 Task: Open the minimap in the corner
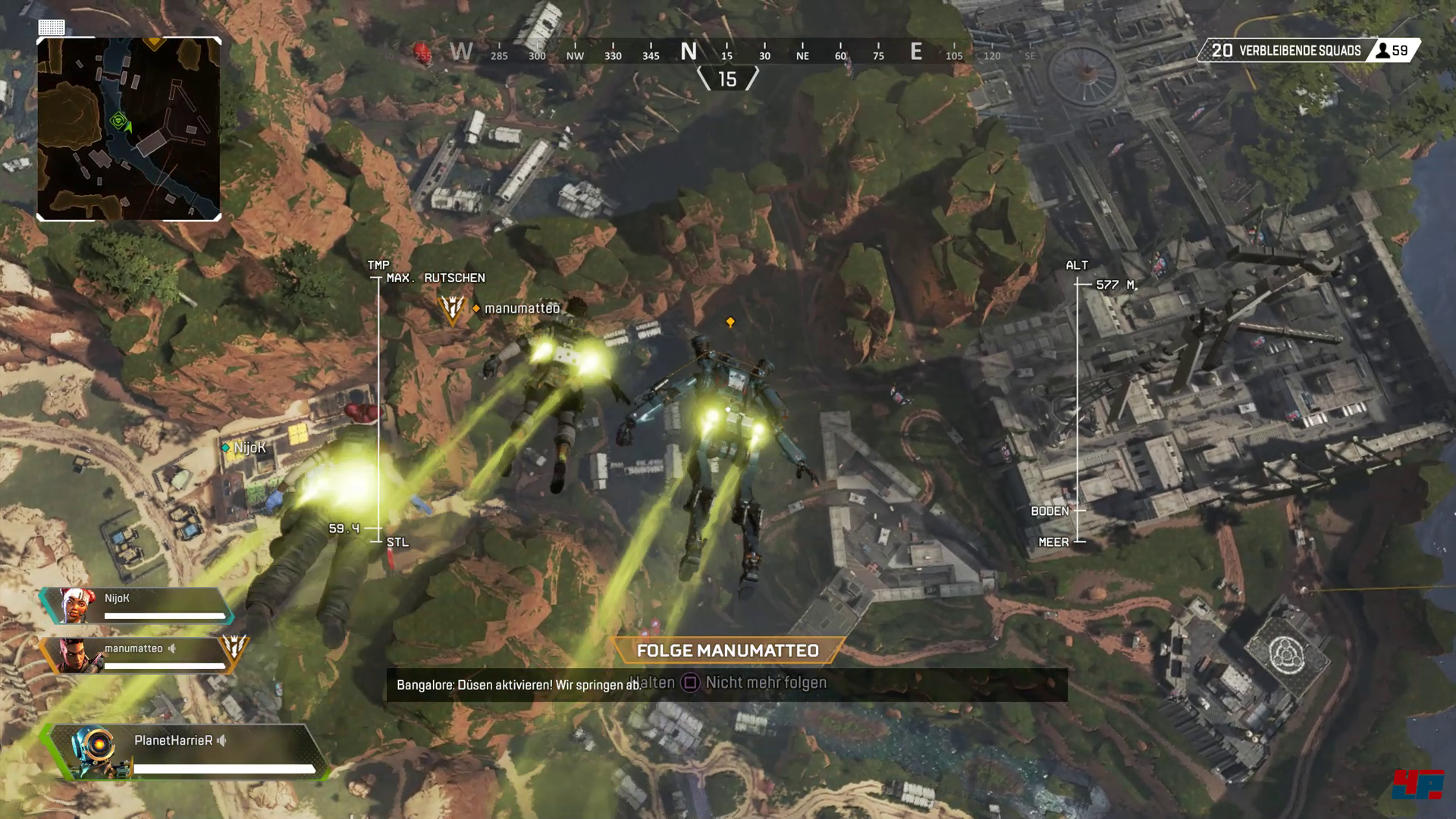coord(129,129)
